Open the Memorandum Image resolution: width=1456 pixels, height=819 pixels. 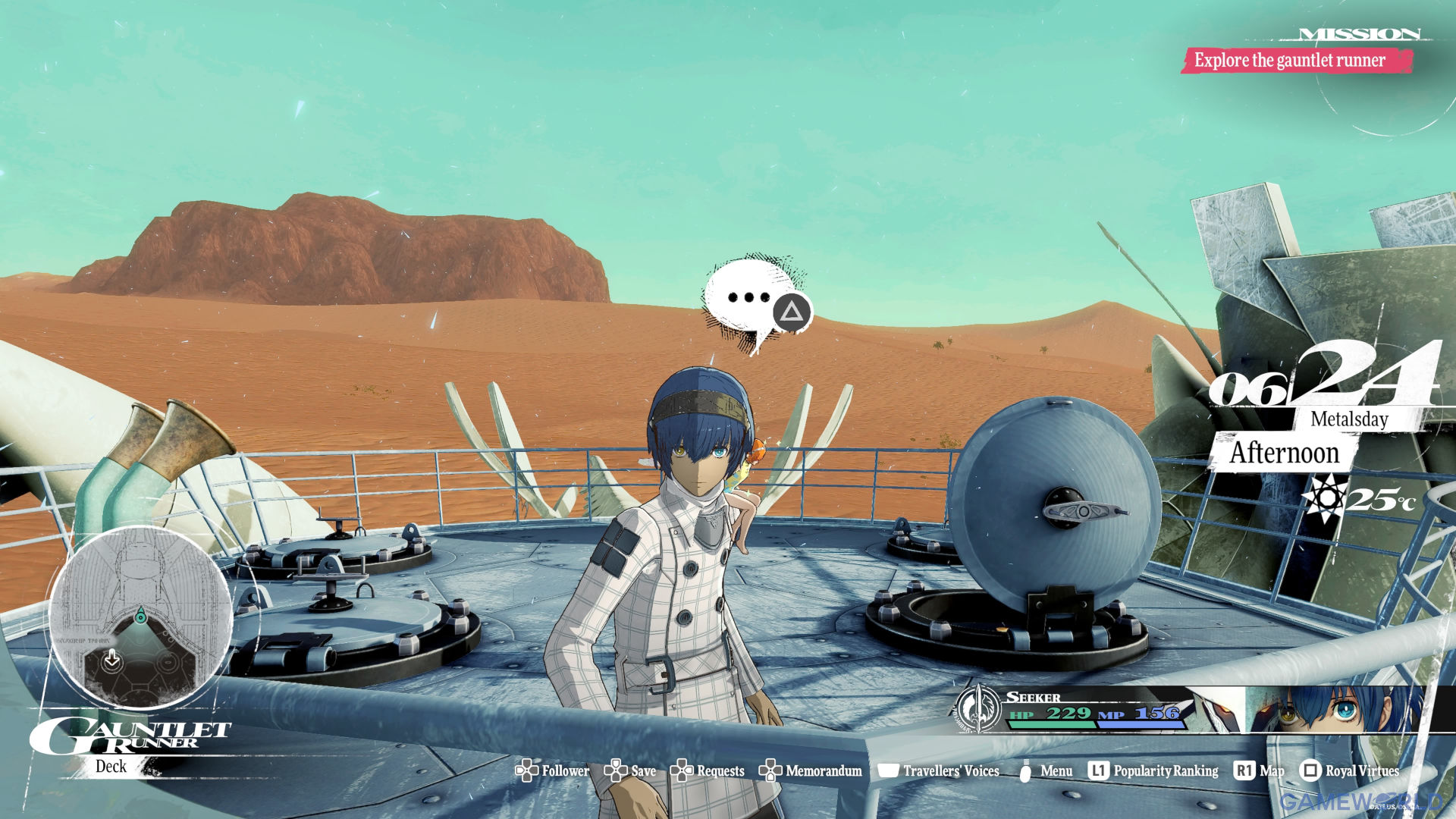[x=811, y=770]
